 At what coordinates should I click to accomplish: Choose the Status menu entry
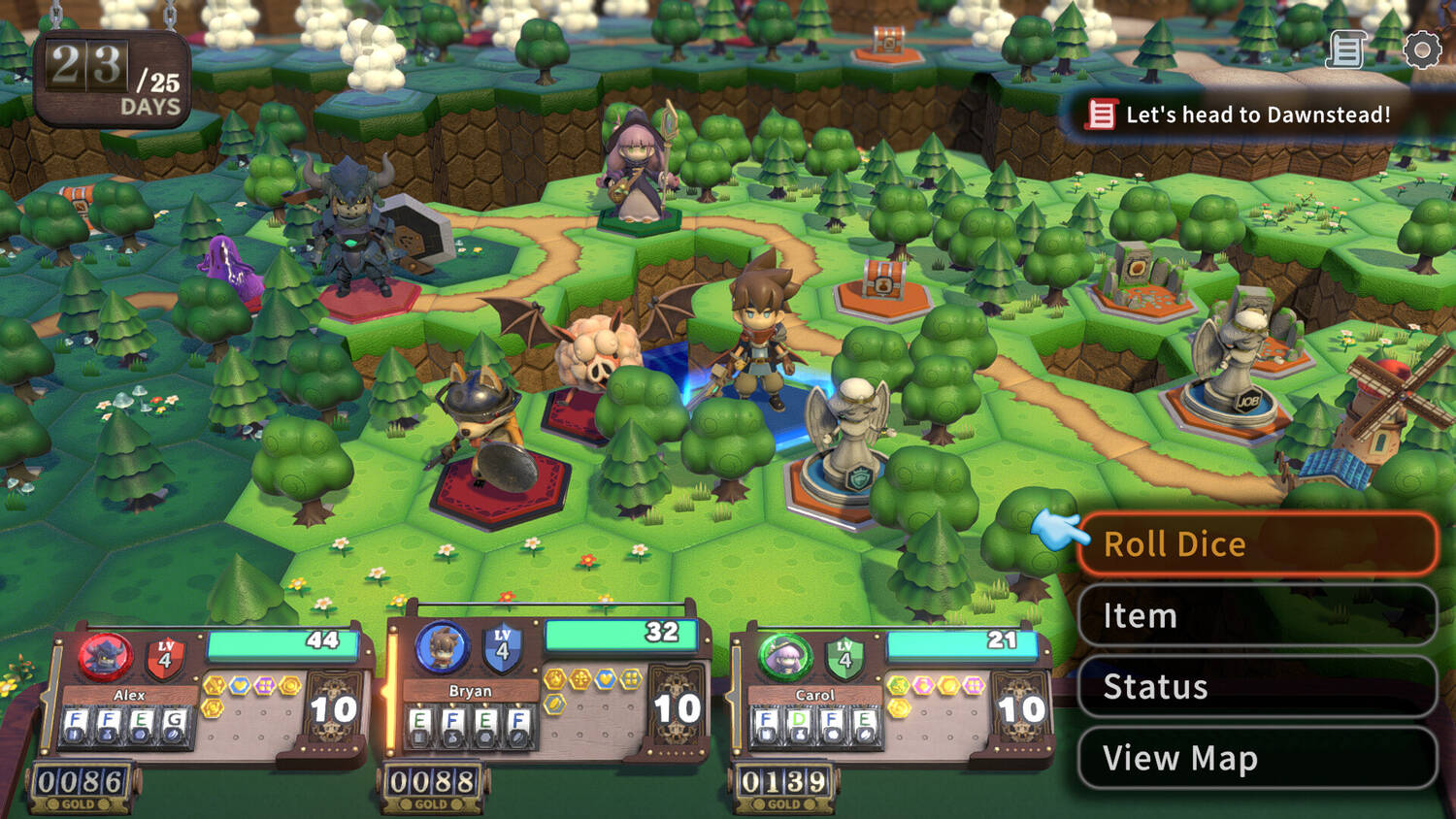[1256, 686]
